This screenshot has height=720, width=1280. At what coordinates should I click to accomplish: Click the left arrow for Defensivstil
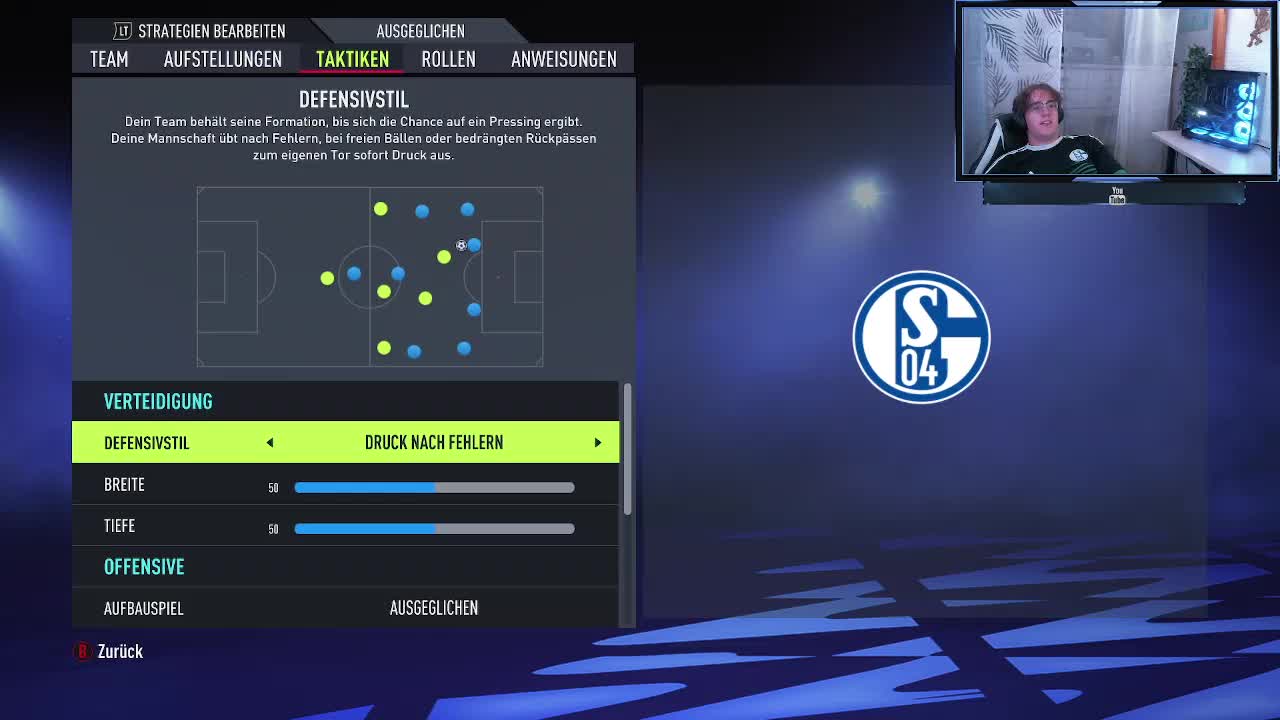[270, 443]
